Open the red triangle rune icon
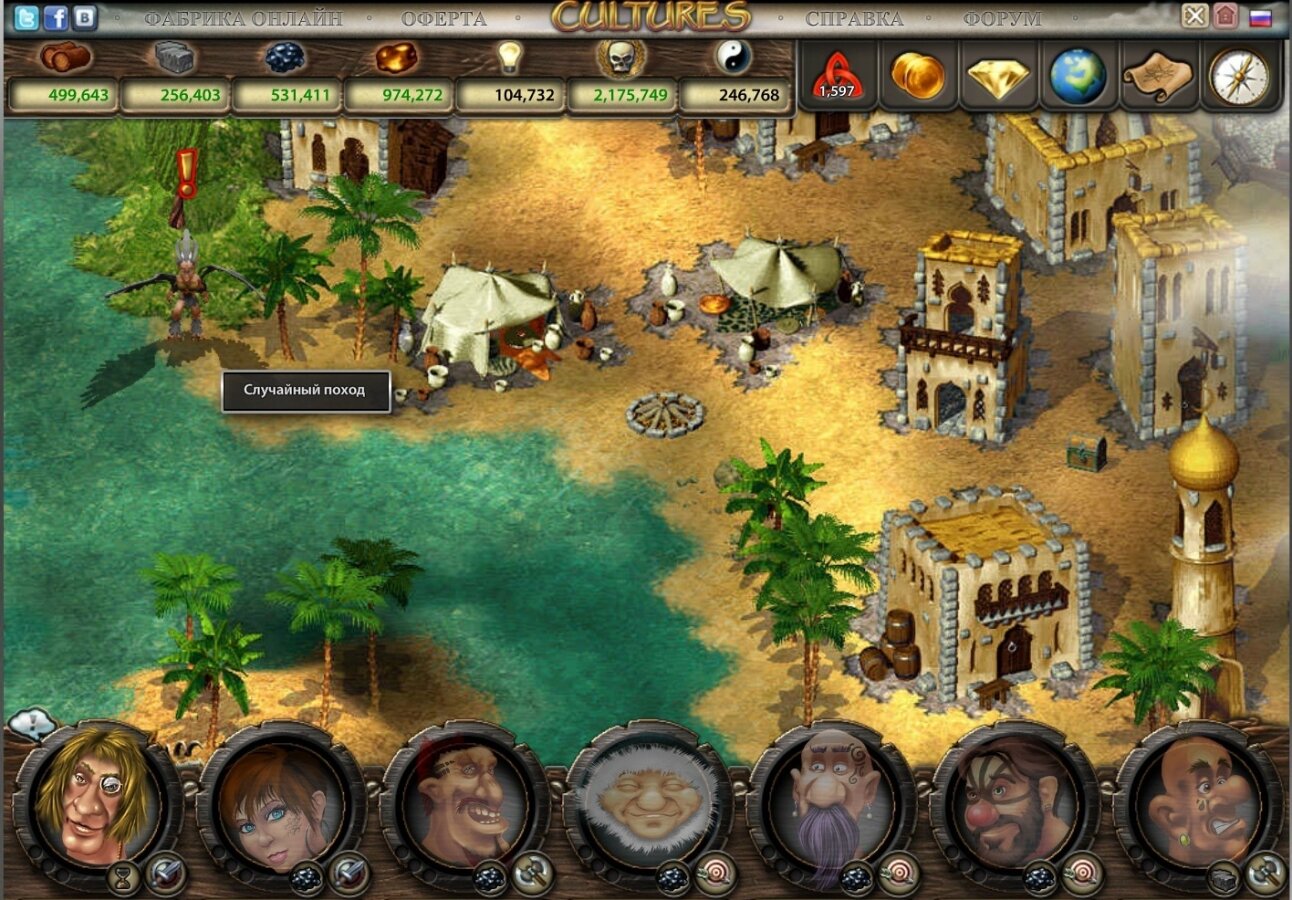 [837, 76]
